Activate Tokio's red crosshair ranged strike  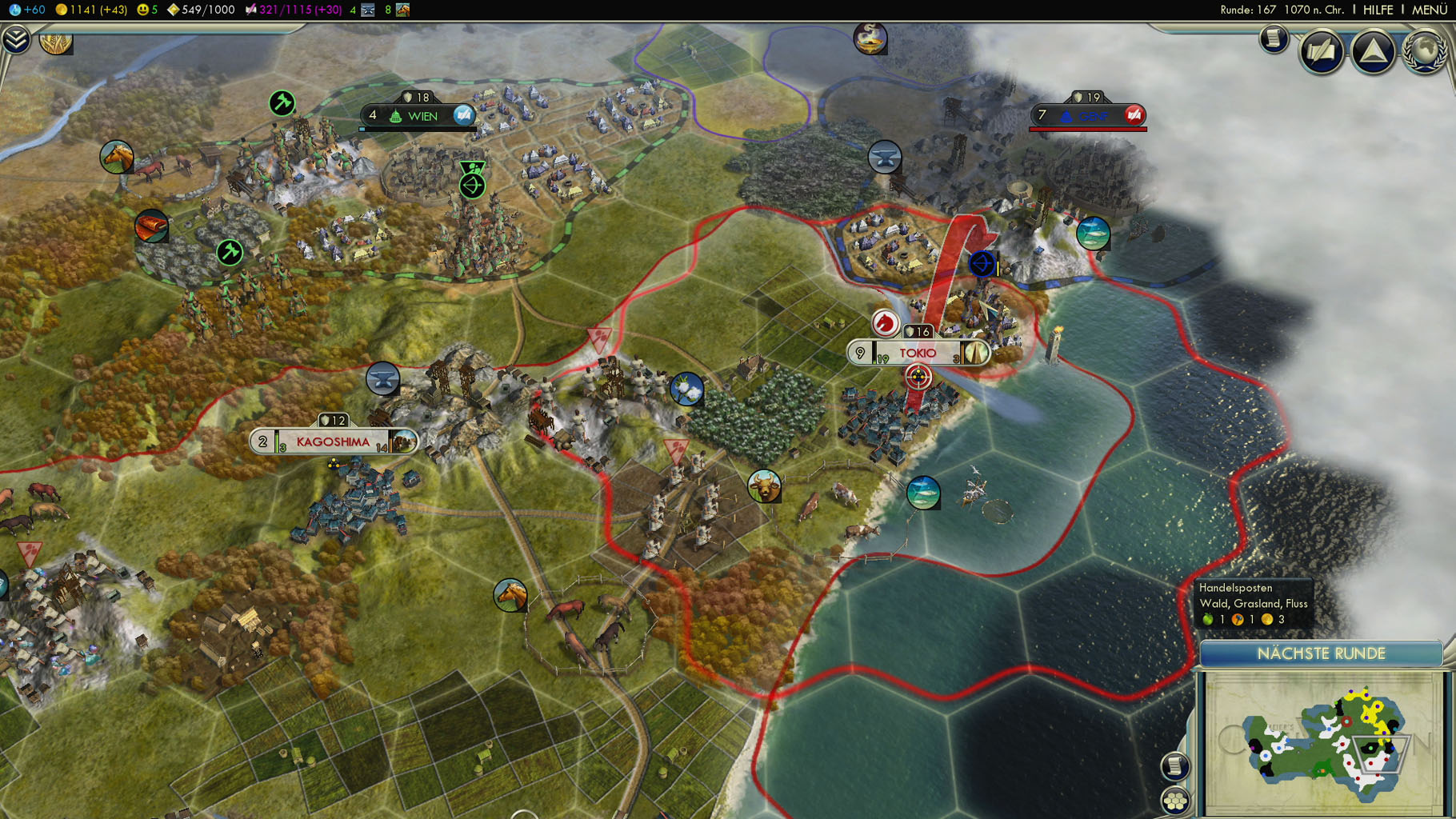(918, 377)
